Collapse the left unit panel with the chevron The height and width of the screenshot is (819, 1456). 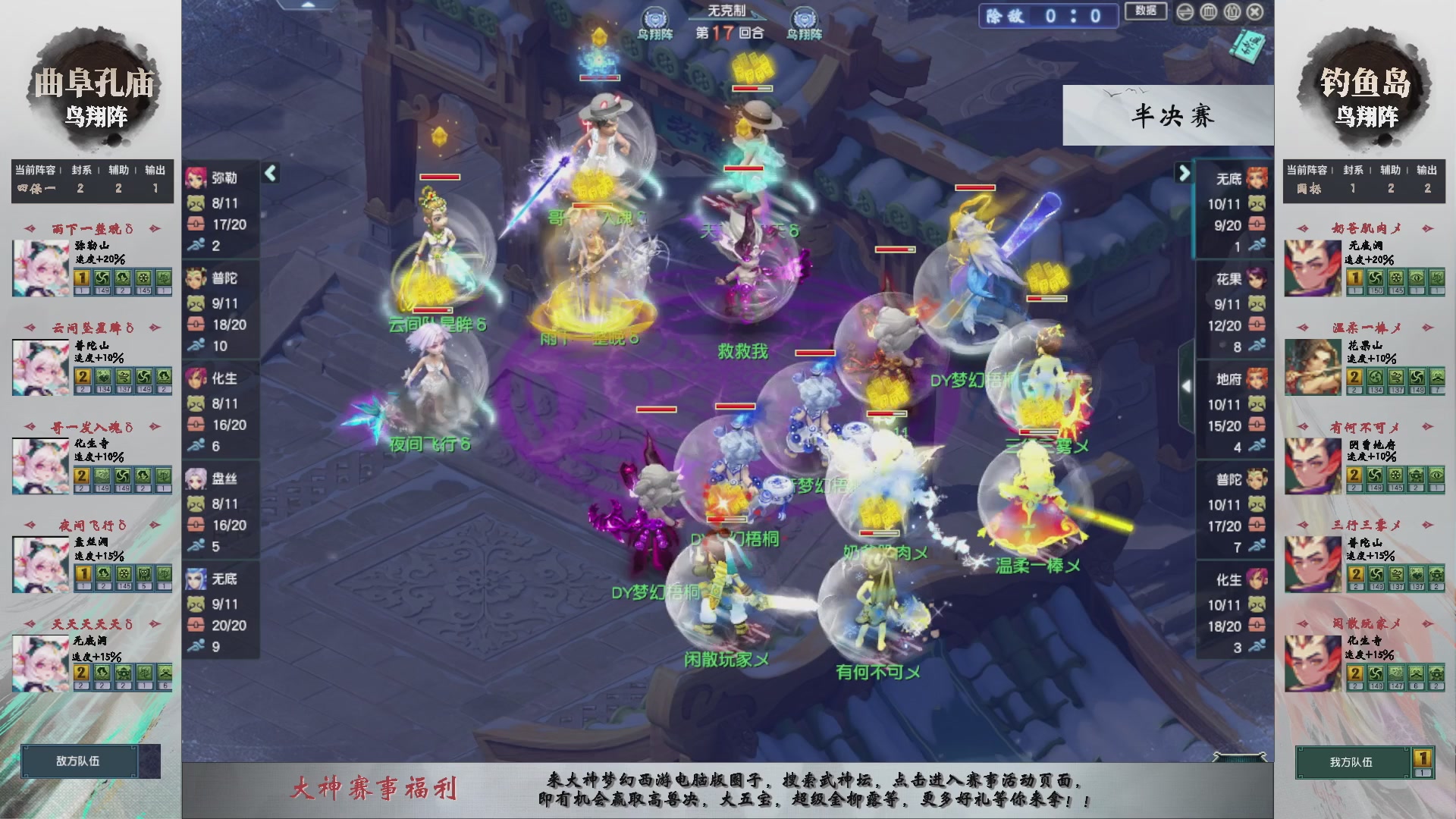click(270, 173)
